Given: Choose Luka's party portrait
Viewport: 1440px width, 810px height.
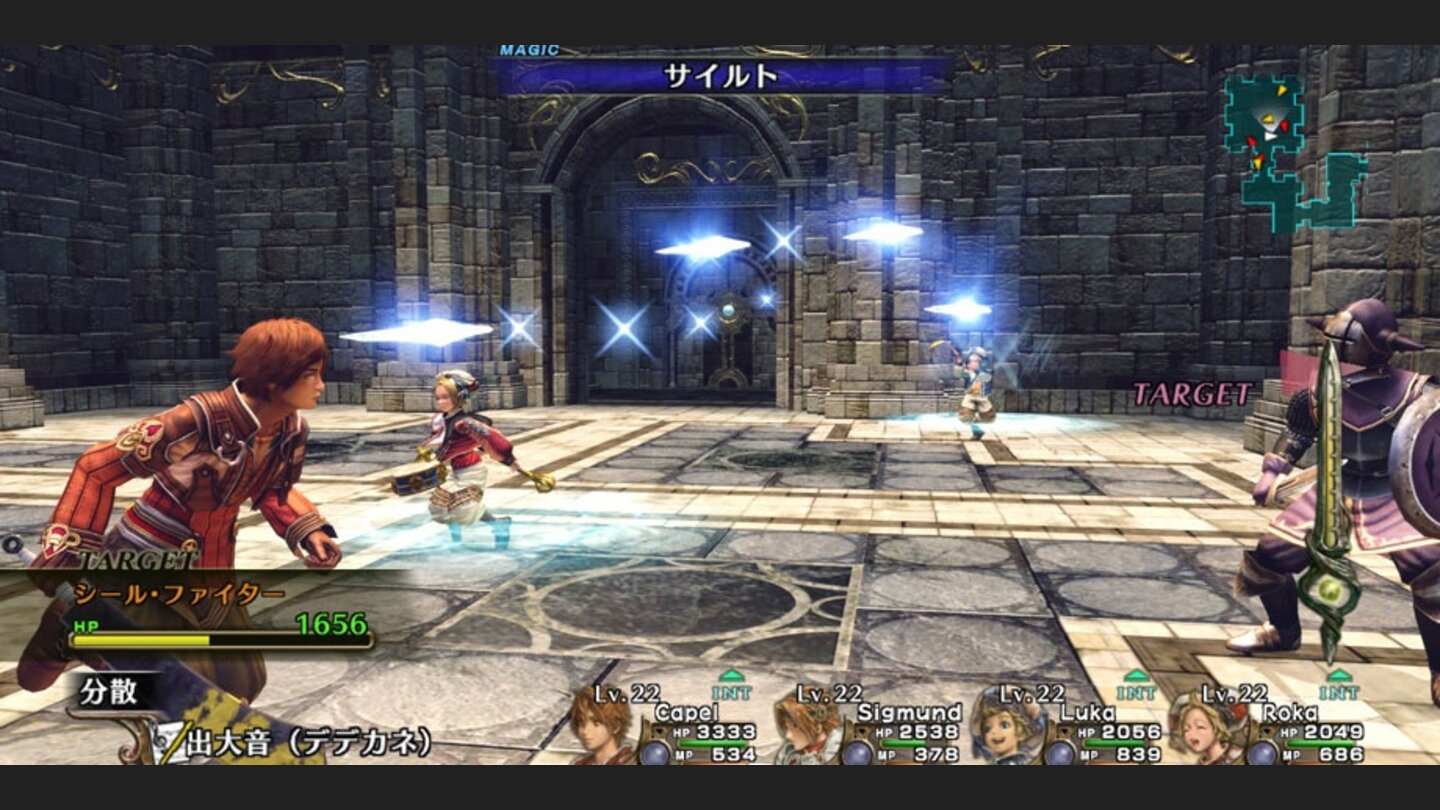Looking at the screenshot, I should coord(1008,728).
